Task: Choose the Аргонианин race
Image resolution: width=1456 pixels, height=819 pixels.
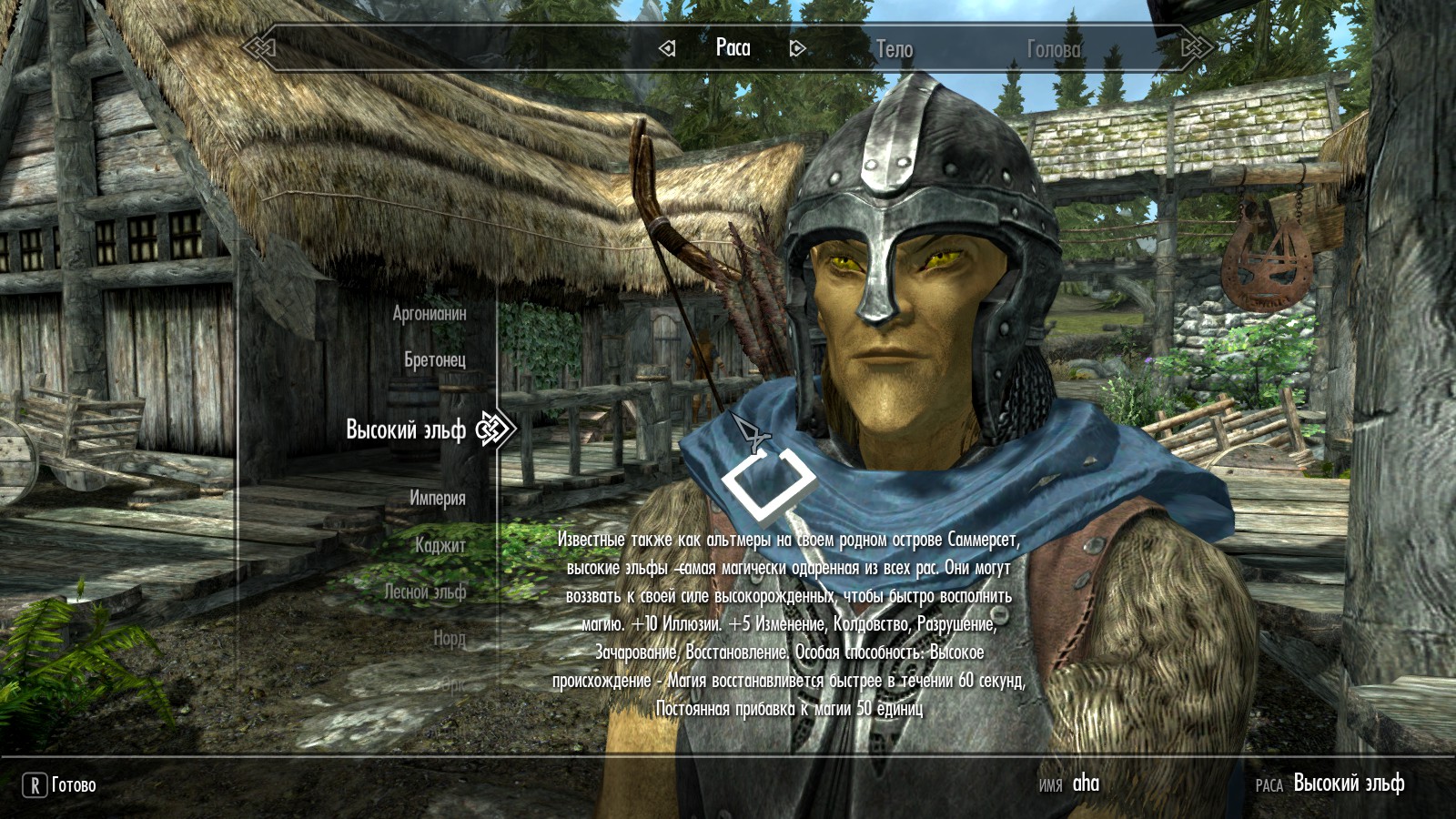Action: pyautogui.click(x=430, y=313)
